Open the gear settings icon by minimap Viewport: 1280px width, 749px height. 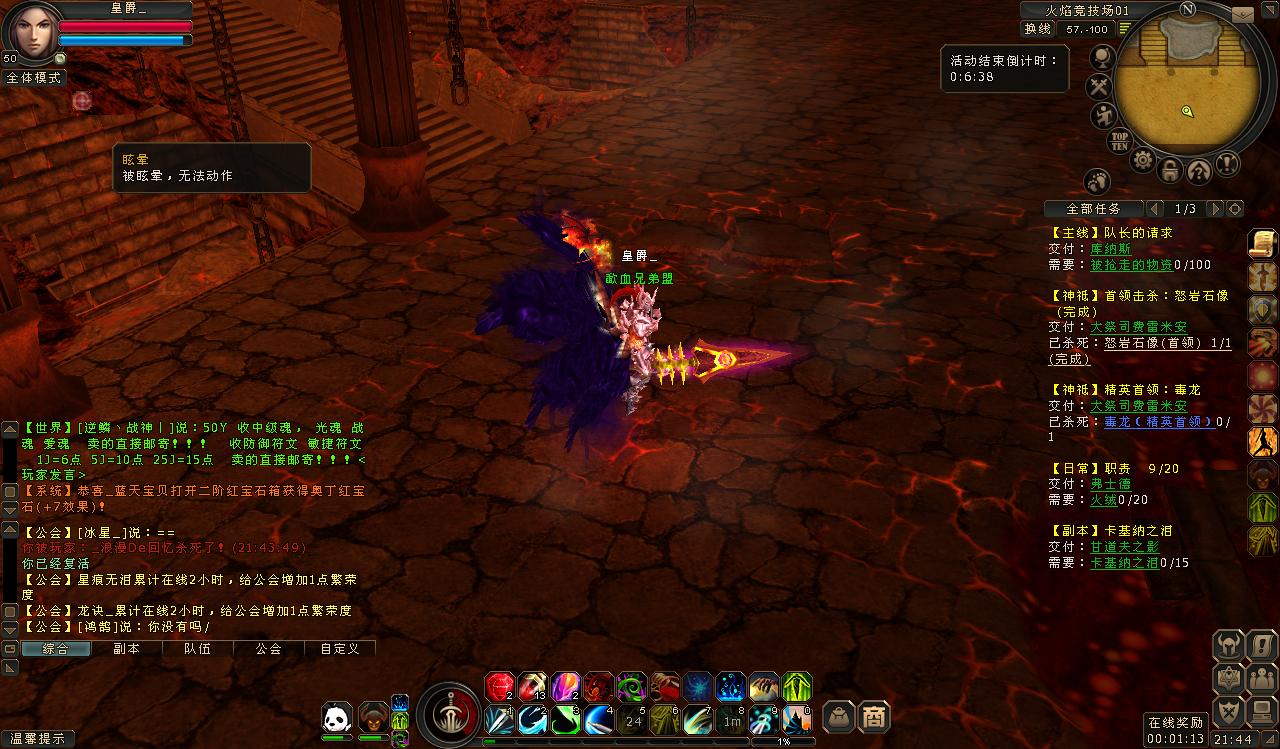[x=1142, y=160]
